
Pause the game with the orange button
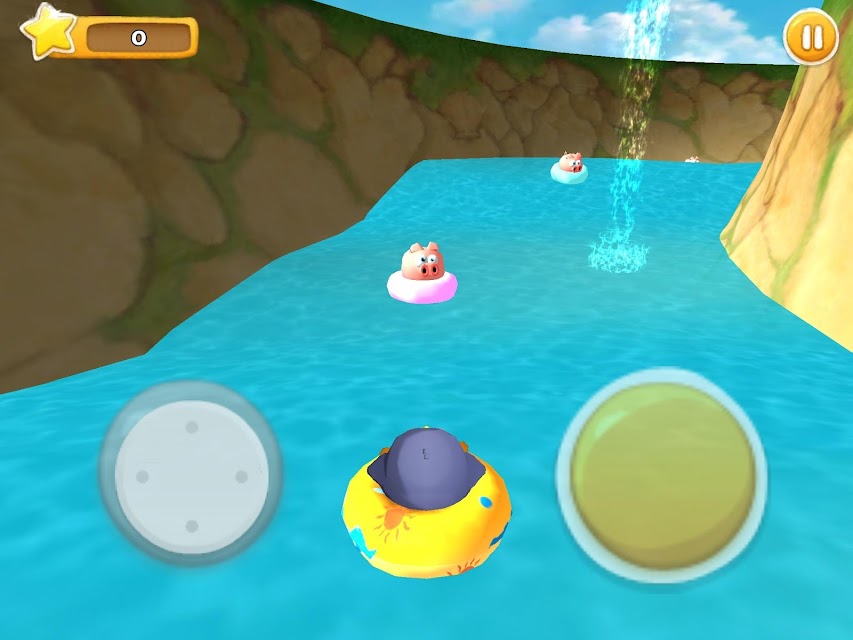pyautogui.click(x=810, y=37)
